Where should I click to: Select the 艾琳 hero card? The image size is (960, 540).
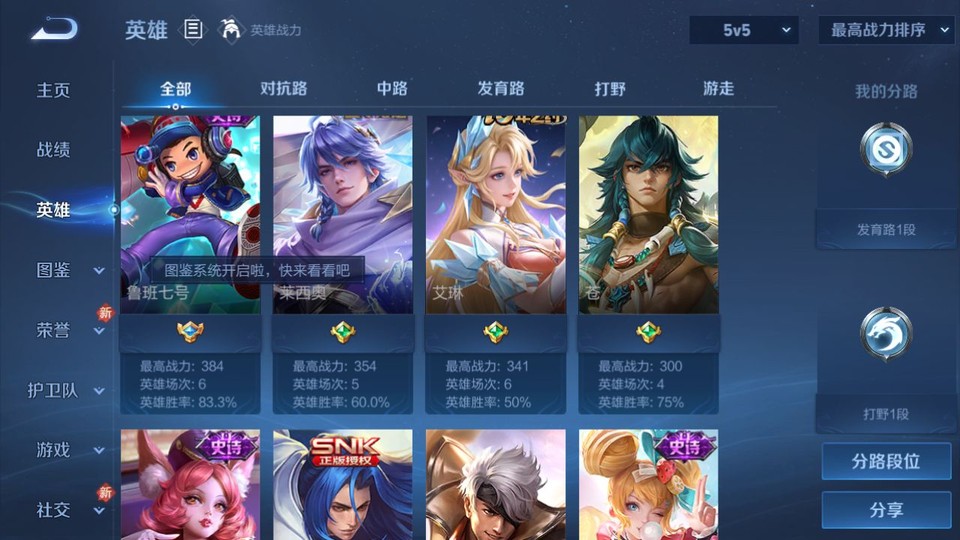pyautogui.click(x=495, y=215)
